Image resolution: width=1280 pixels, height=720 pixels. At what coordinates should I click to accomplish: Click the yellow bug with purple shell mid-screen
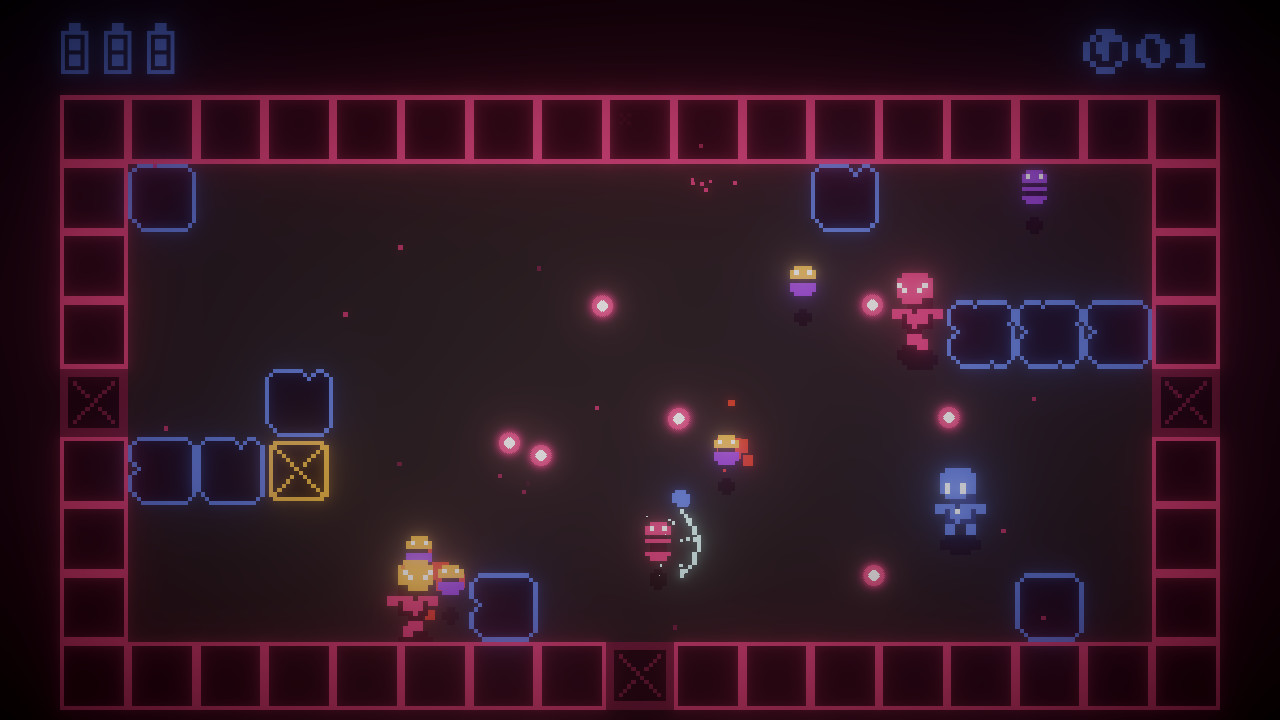click(725, 450)
